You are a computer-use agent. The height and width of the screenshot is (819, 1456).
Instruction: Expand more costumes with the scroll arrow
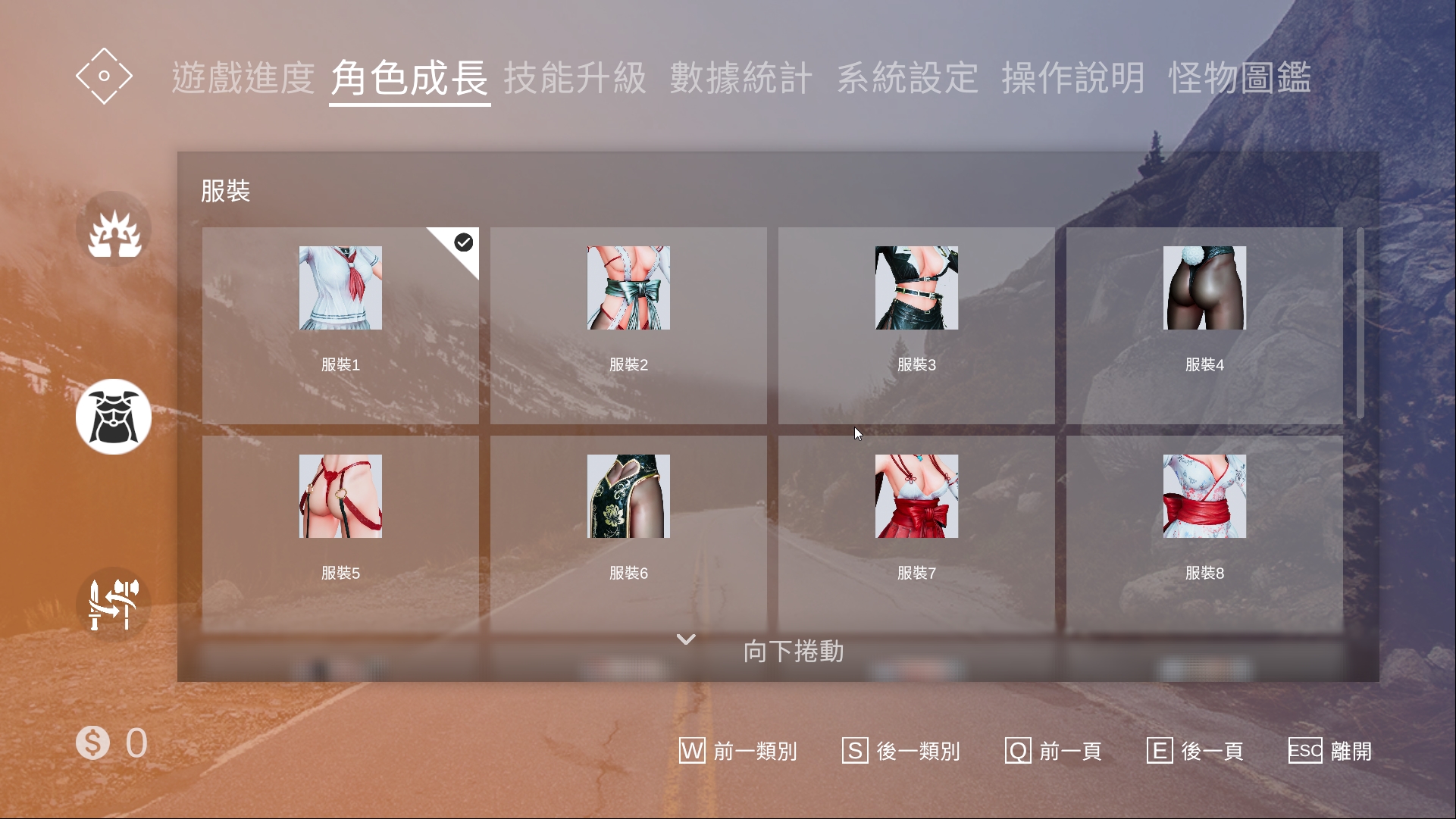685,640
